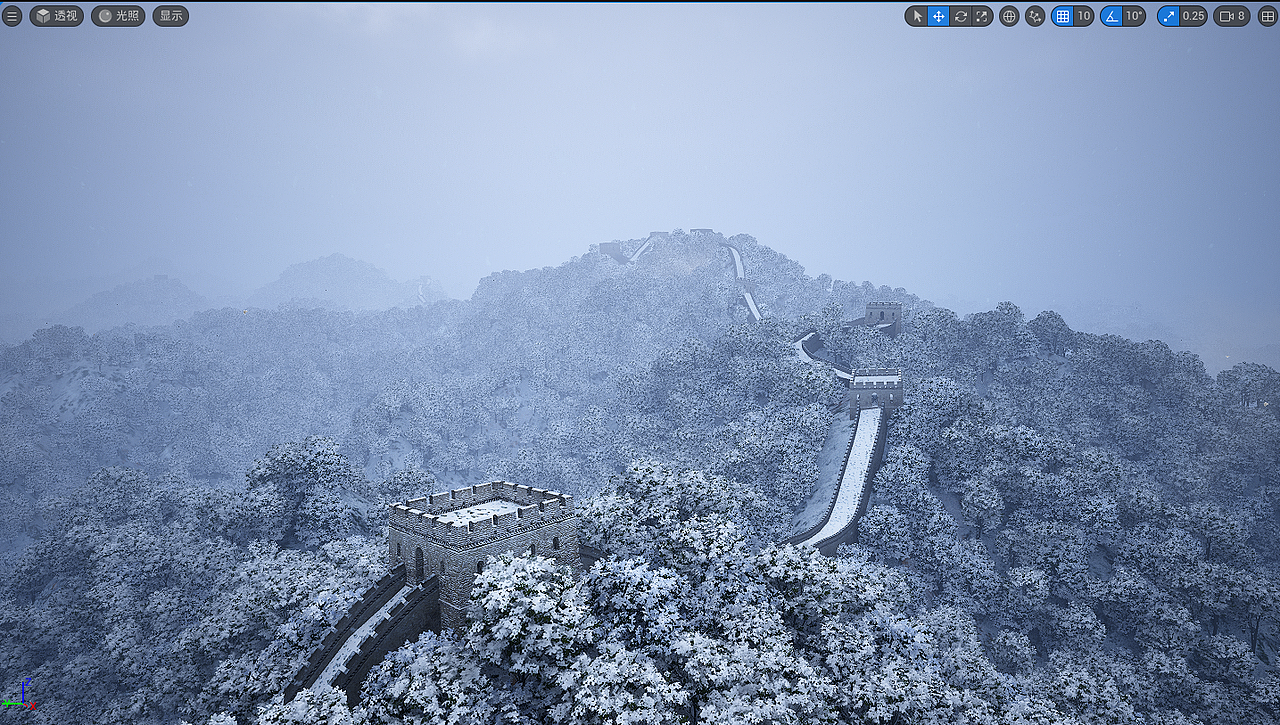The width and height of the screenshot is (1280, 725).
Task: Disable scale snapping toggle
Action: 1168,16
